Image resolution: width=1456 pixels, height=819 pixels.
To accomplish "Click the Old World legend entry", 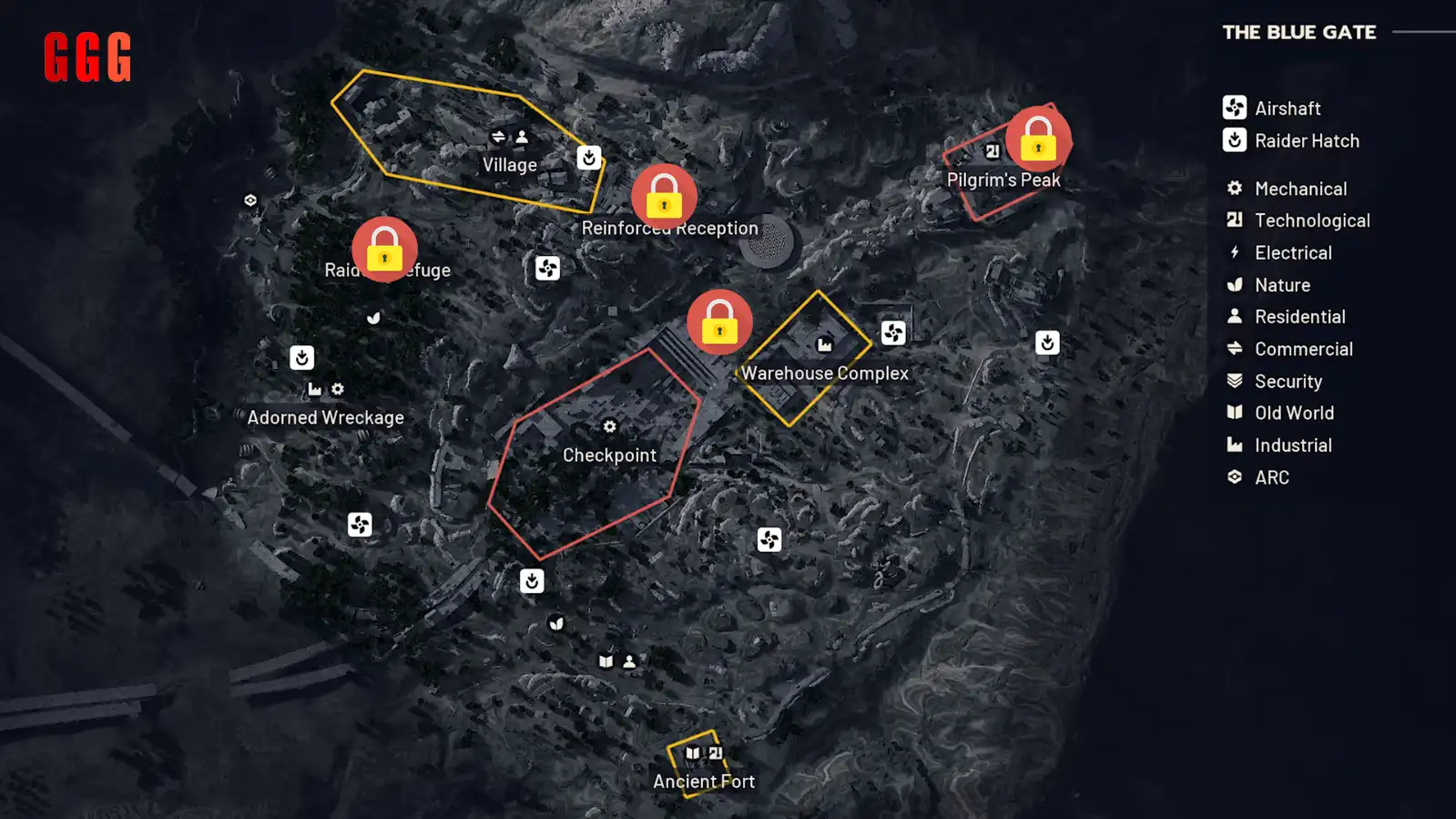I will pos(1293,412).
